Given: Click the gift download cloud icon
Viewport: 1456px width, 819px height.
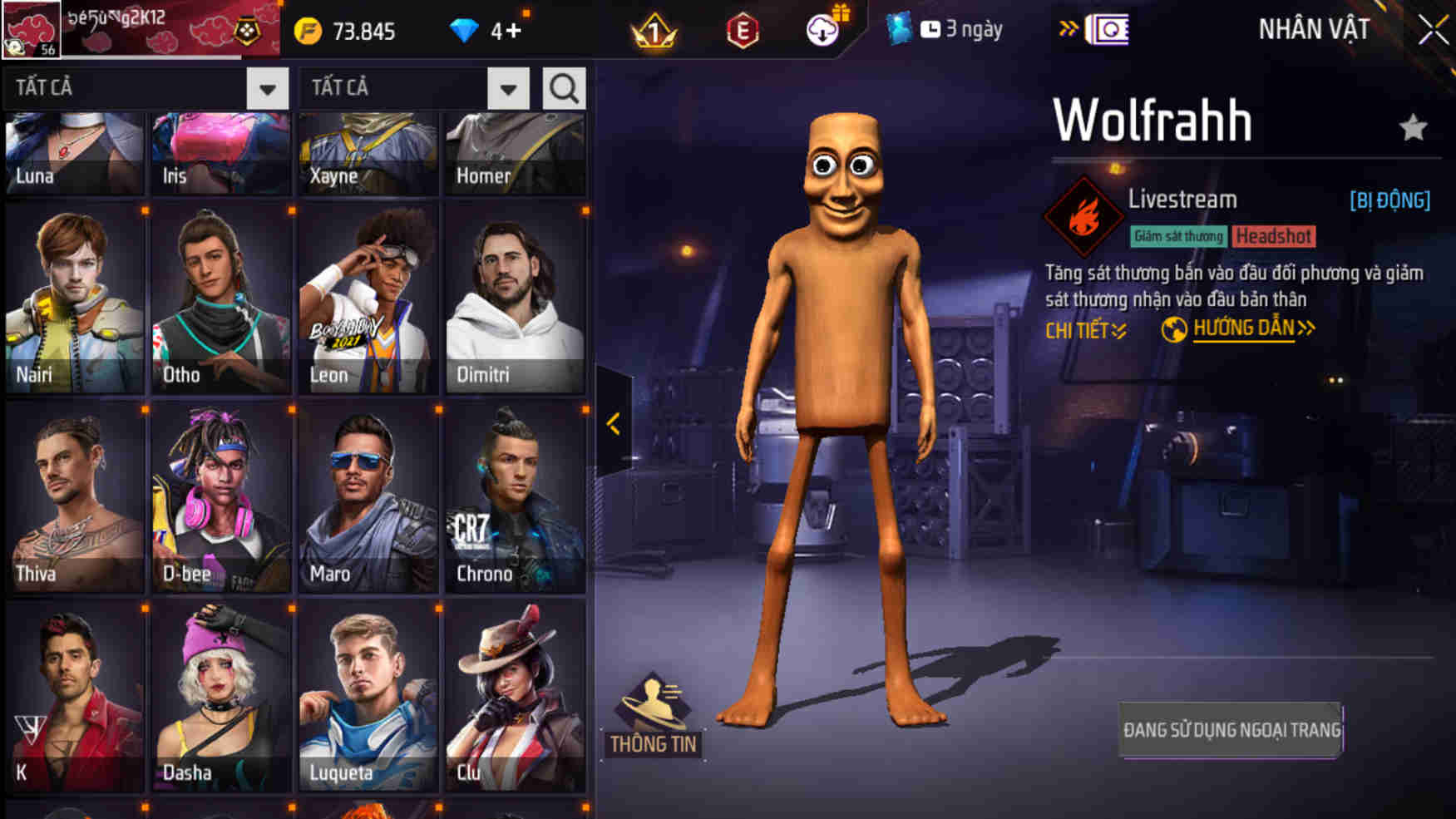Looking at the screenshot, I should 822,30.
